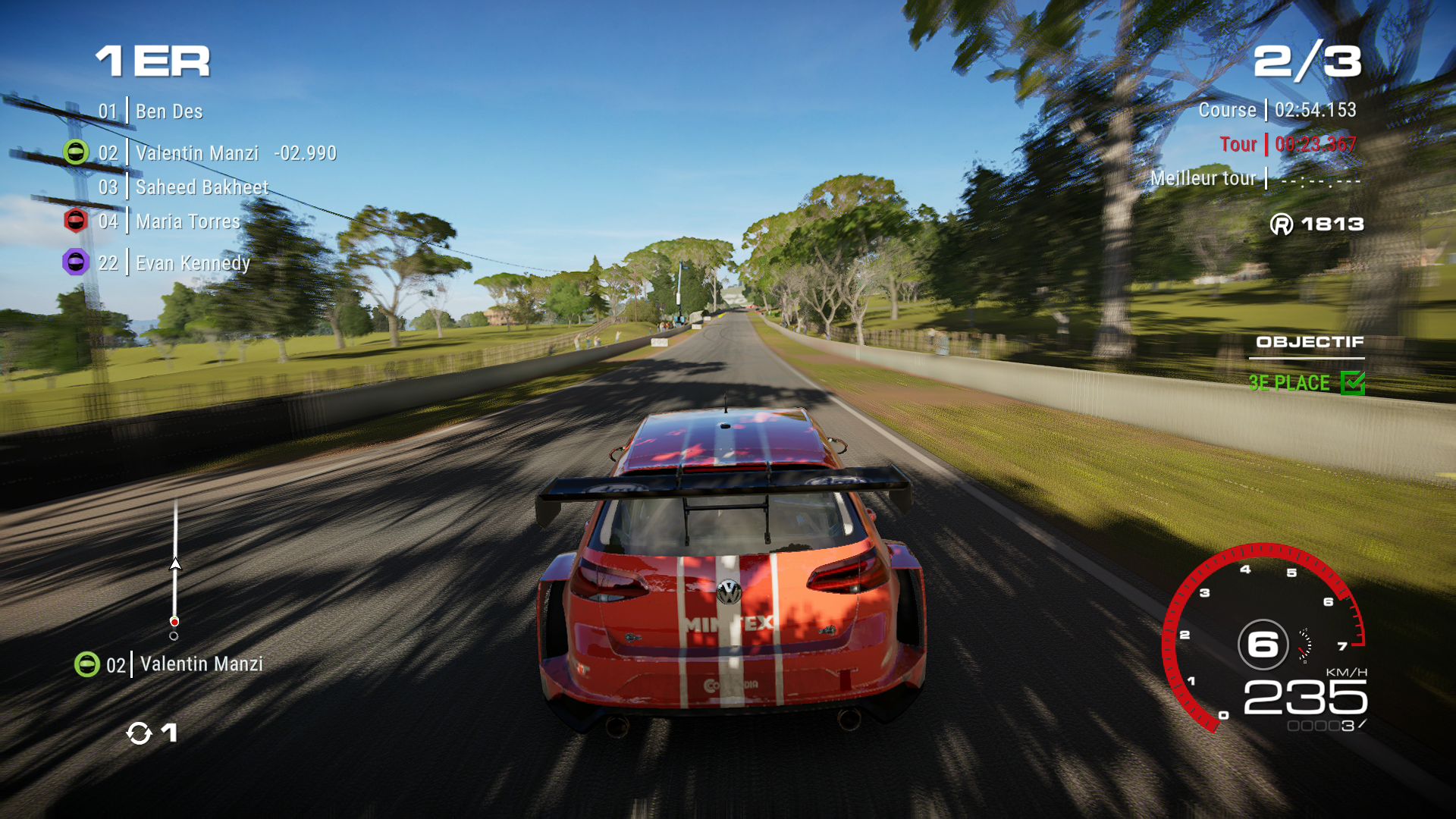1456x819 pixels.
Task: Click the red dot on the track progress bar
Action: (174, 622)
